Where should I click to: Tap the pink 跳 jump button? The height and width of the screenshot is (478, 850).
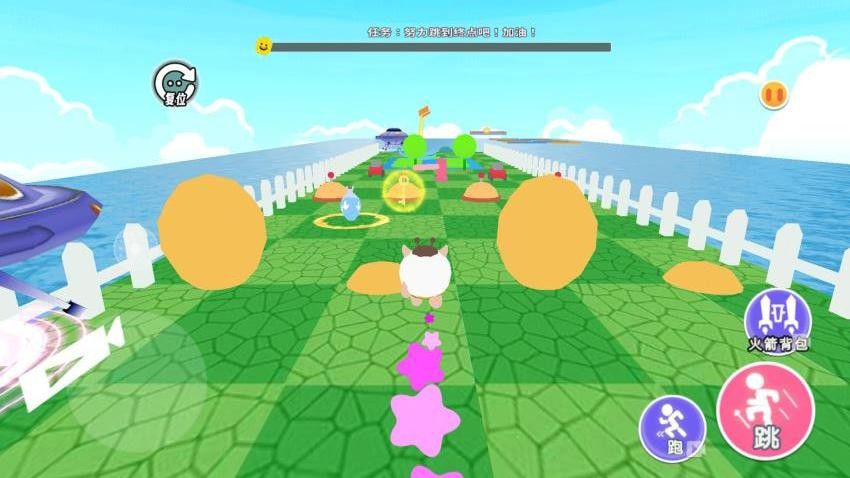click(765, 411)
